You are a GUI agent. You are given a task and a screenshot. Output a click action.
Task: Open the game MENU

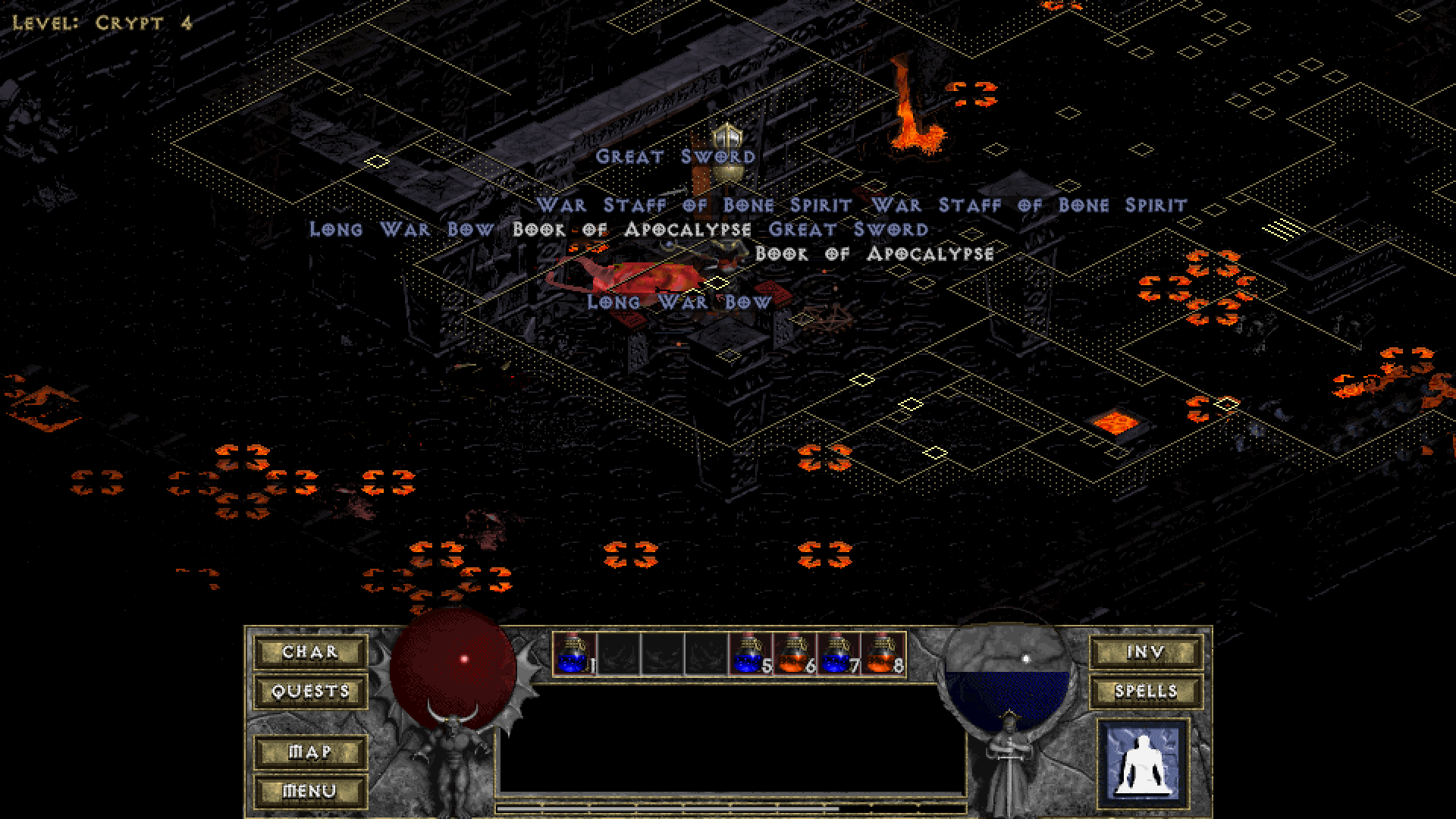click(309, 789)
